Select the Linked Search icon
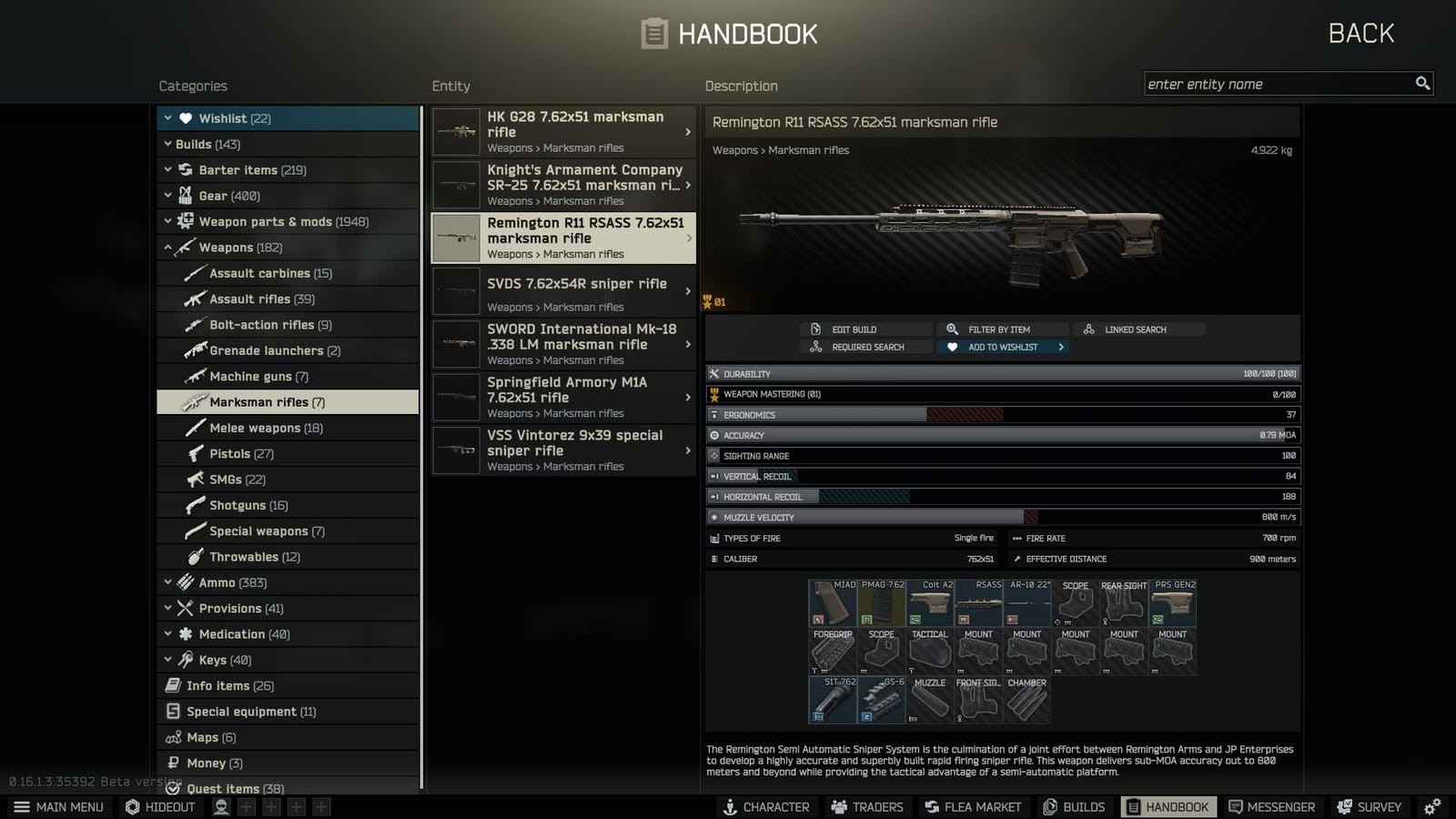The height and width of the screenshot is (819, 1456). 1088,329
